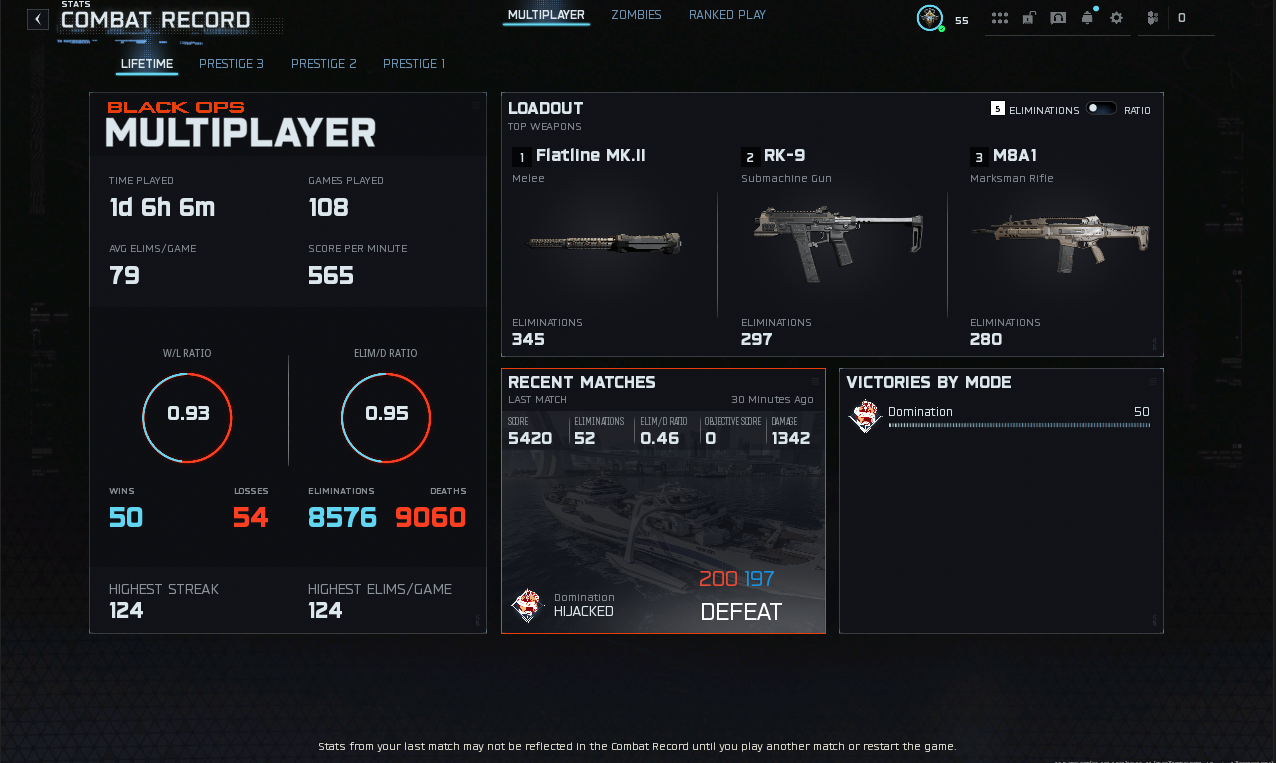Switch to the Zombies combat record
Image resolution: width=1276 pixels, height=763 pixels.
pos(636,15)
